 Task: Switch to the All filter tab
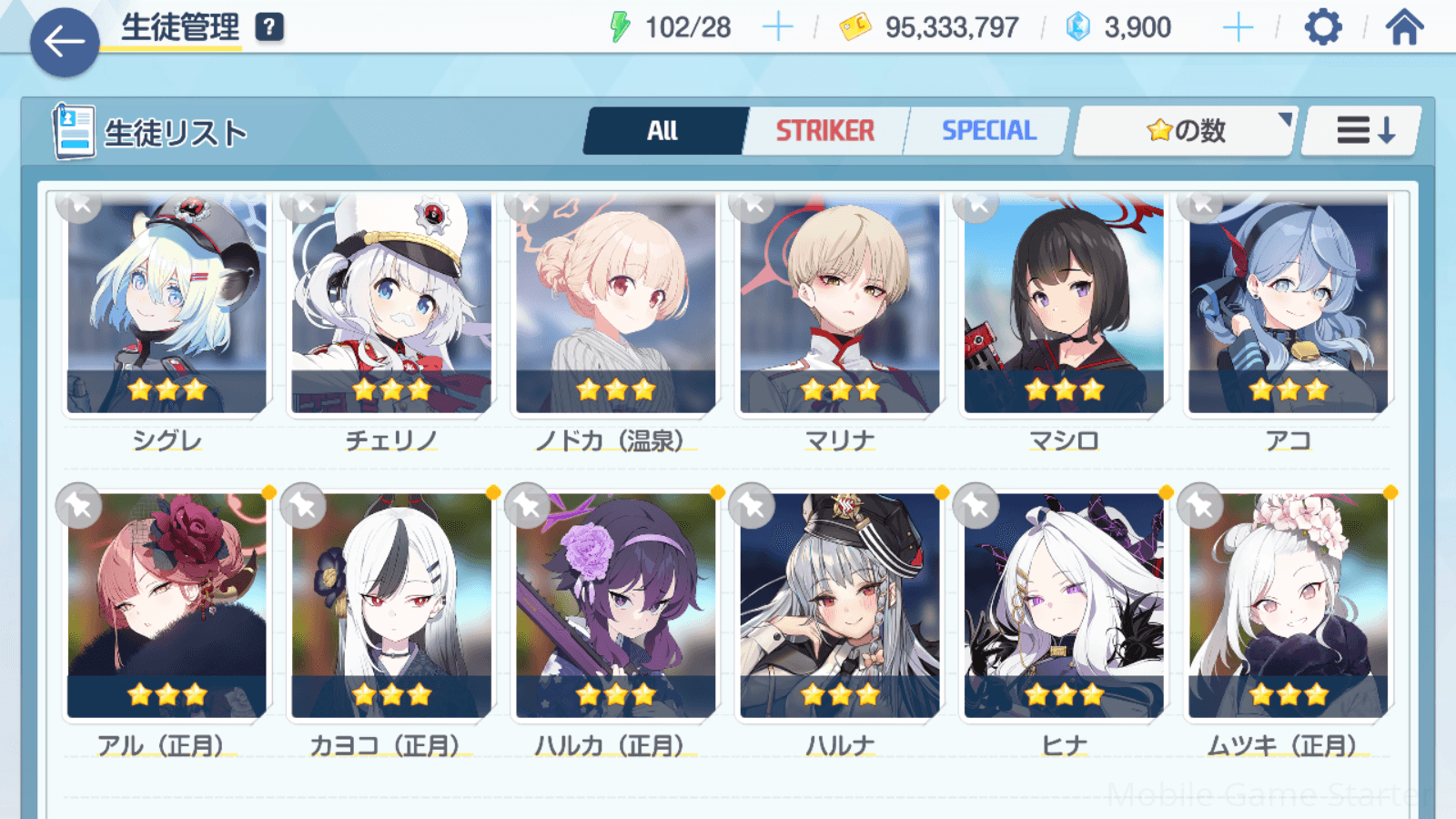click(663, 131)
